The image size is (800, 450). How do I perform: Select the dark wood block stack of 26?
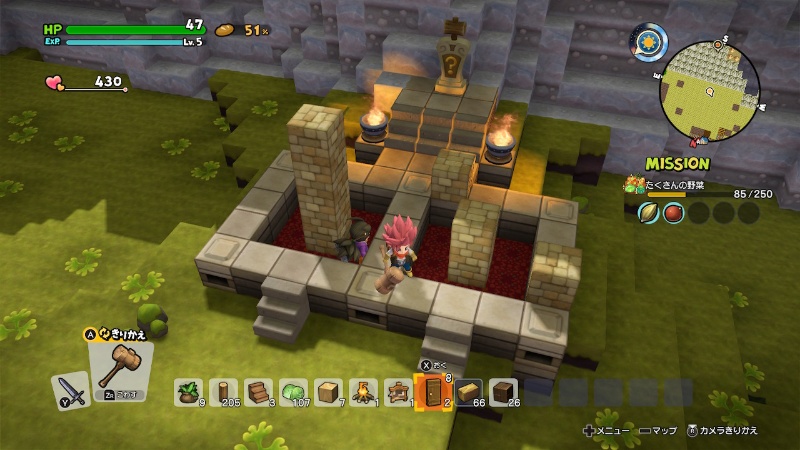coord(502,391)
